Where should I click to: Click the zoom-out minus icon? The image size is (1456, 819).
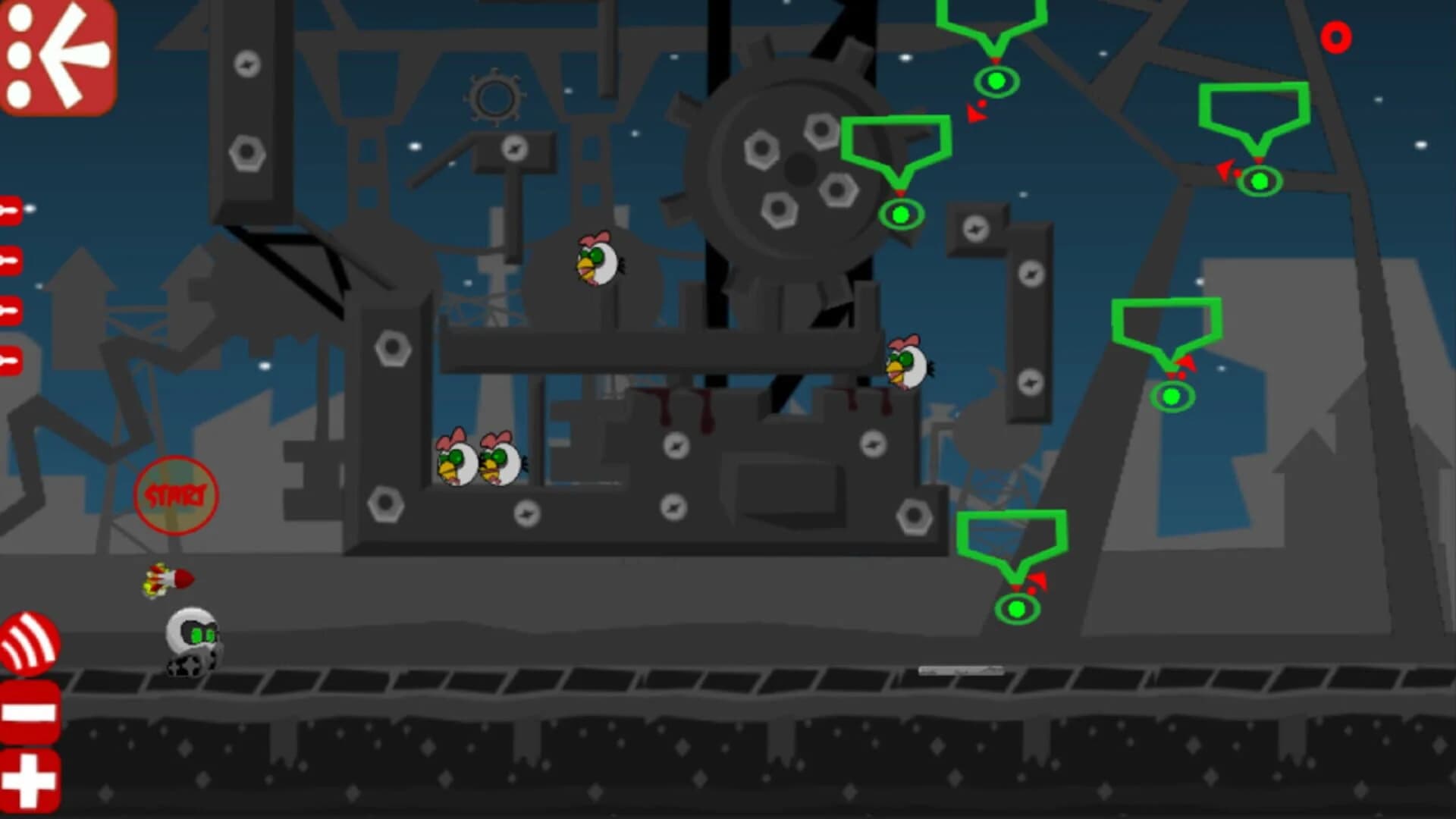[x=29, y=709]
